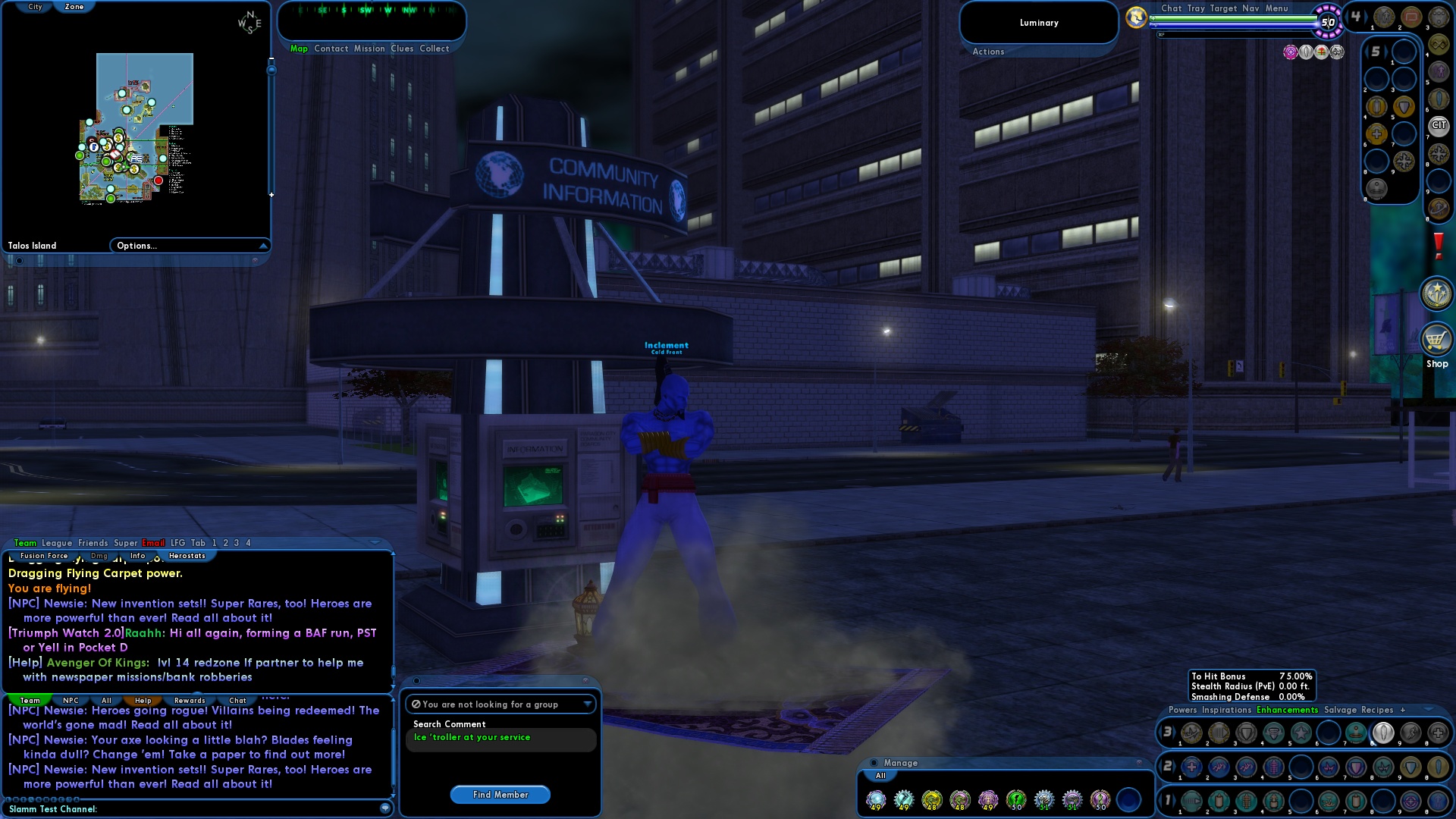Click Actions under the Luminary window
This screenshot has height=819, width=1456.
tap(988, 52)
